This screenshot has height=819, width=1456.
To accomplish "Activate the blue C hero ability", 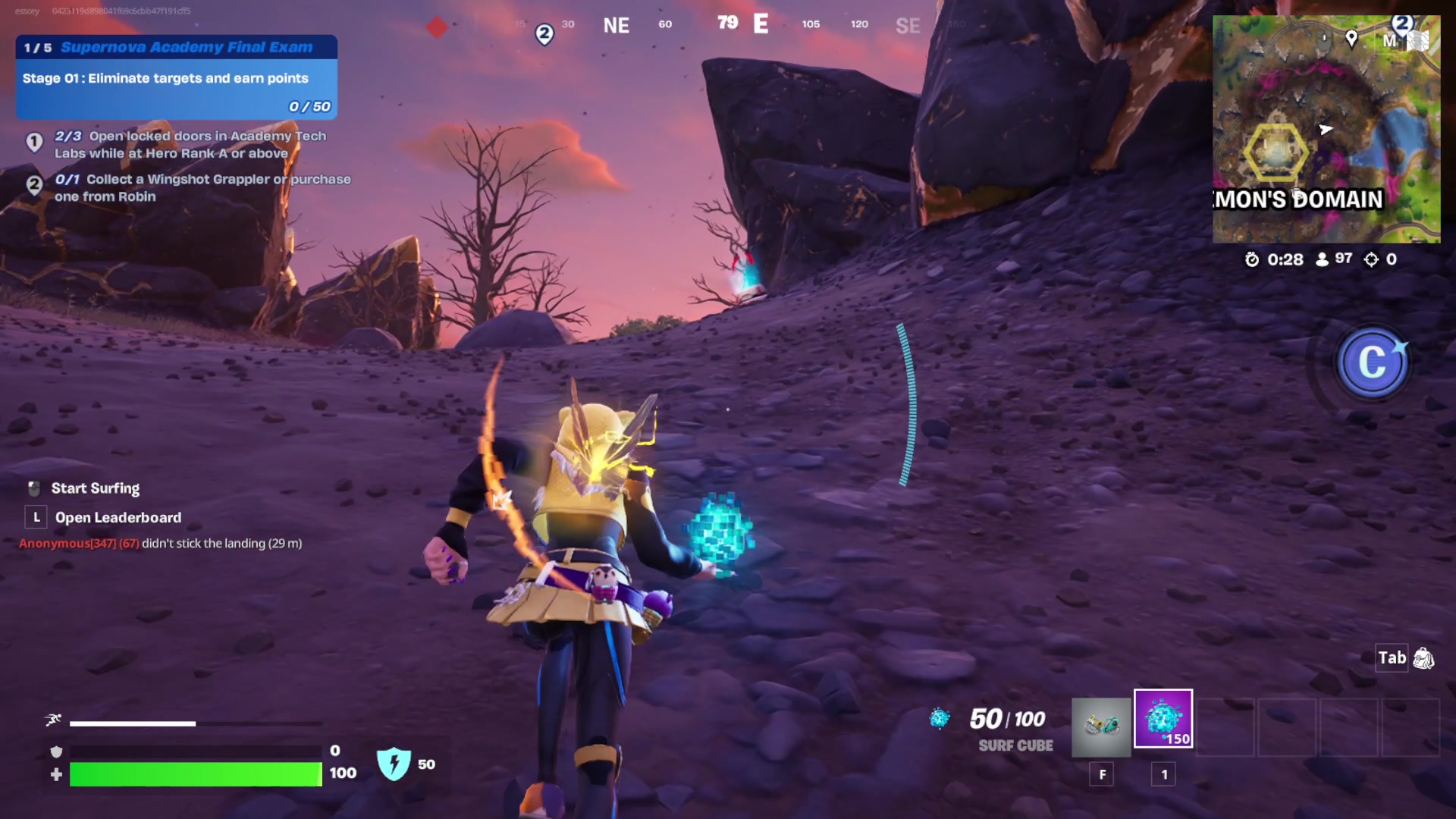I will click(1372, 363).
